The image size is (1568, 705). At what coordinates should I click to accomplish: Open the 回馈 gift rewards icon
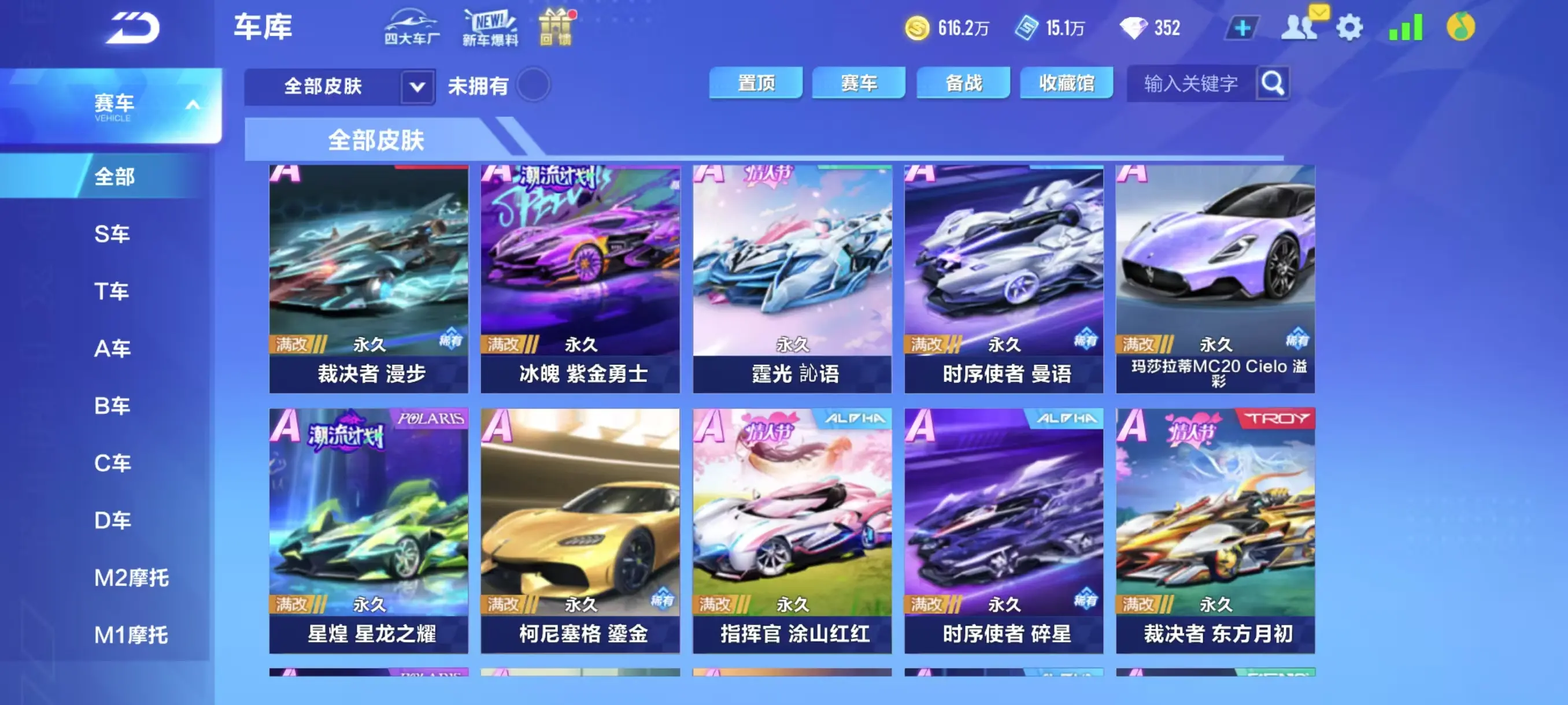click(555, 27)
